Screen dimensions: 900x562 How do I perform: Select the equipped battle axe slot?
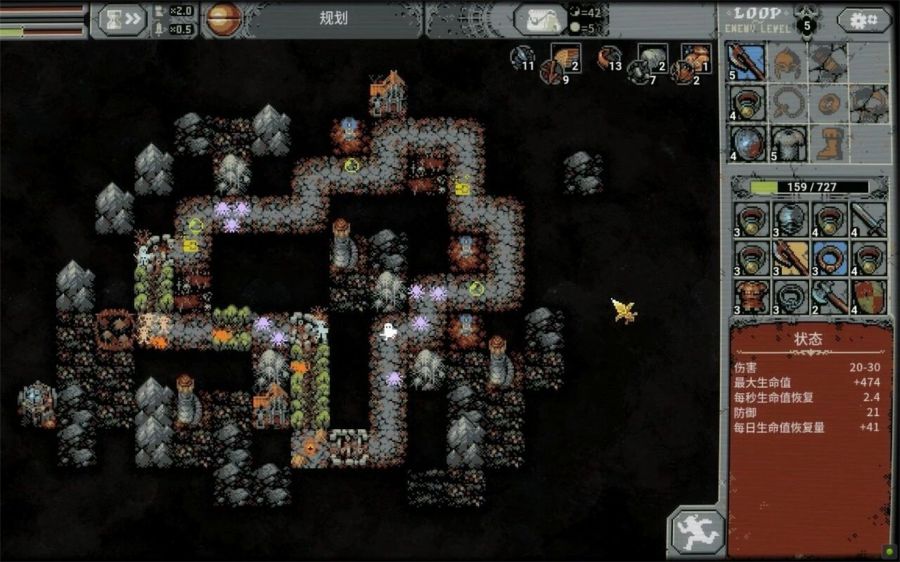pos(748,62)
